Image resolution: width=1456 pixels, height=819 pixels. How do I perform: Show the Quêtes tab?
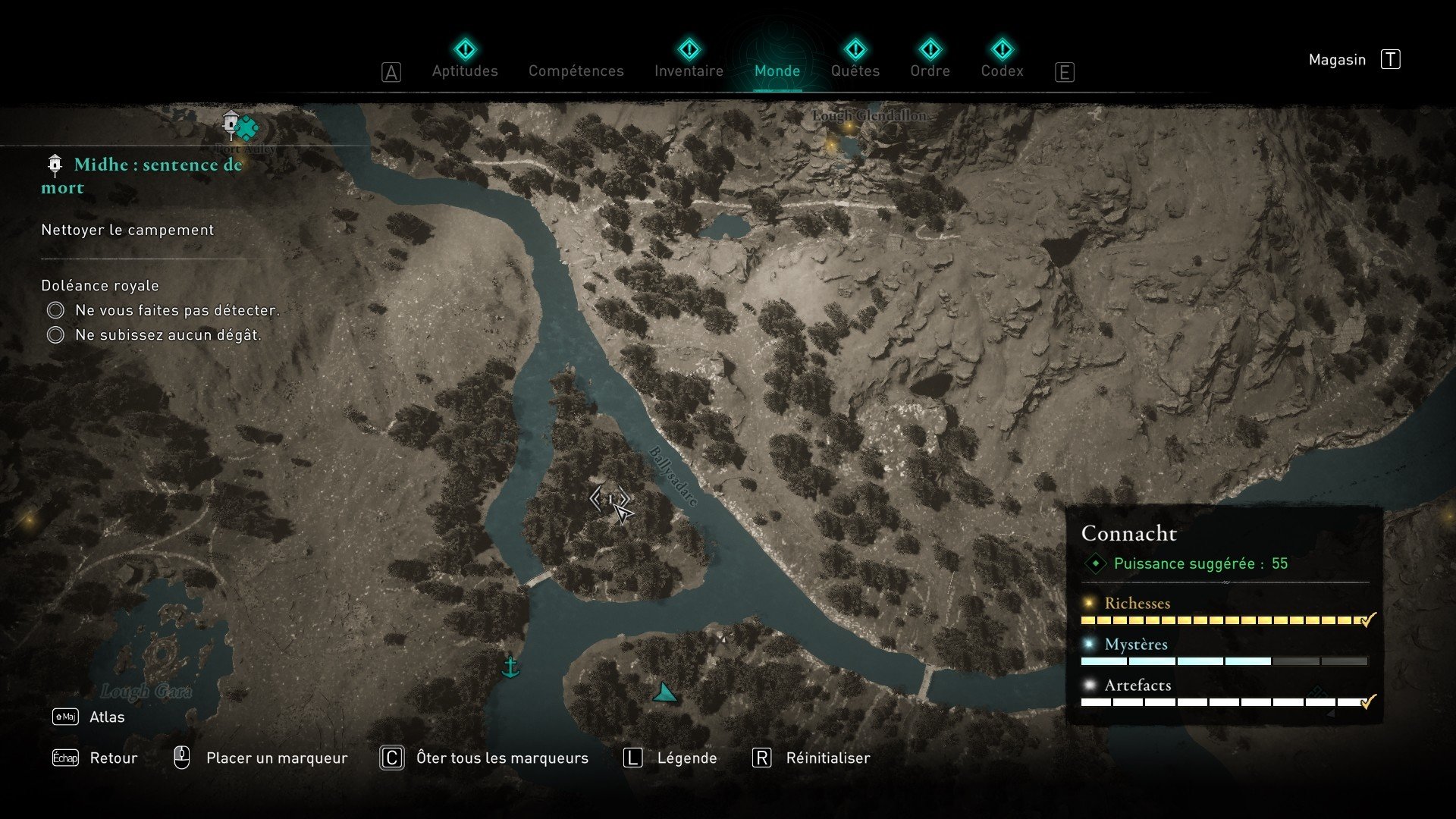tap(855, 71)
